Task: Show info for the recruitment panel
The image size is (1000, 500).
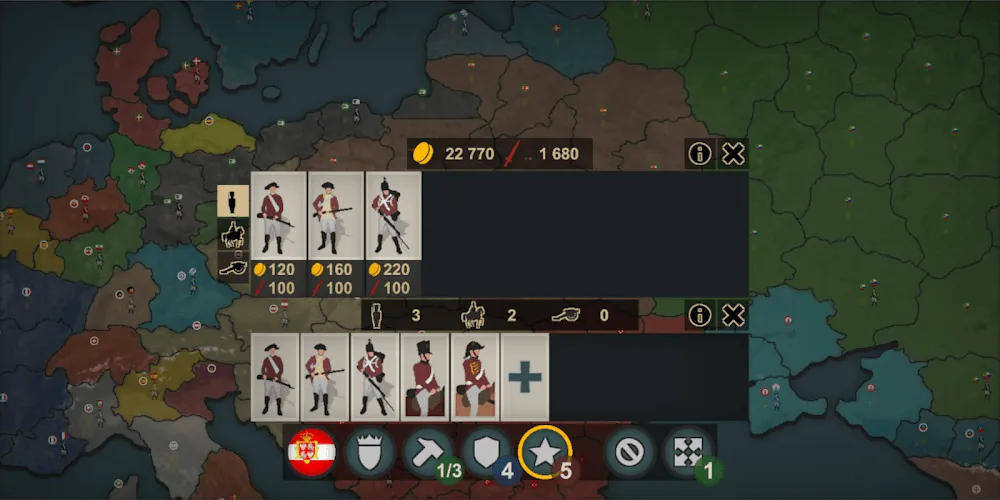Action: (700, 154)
